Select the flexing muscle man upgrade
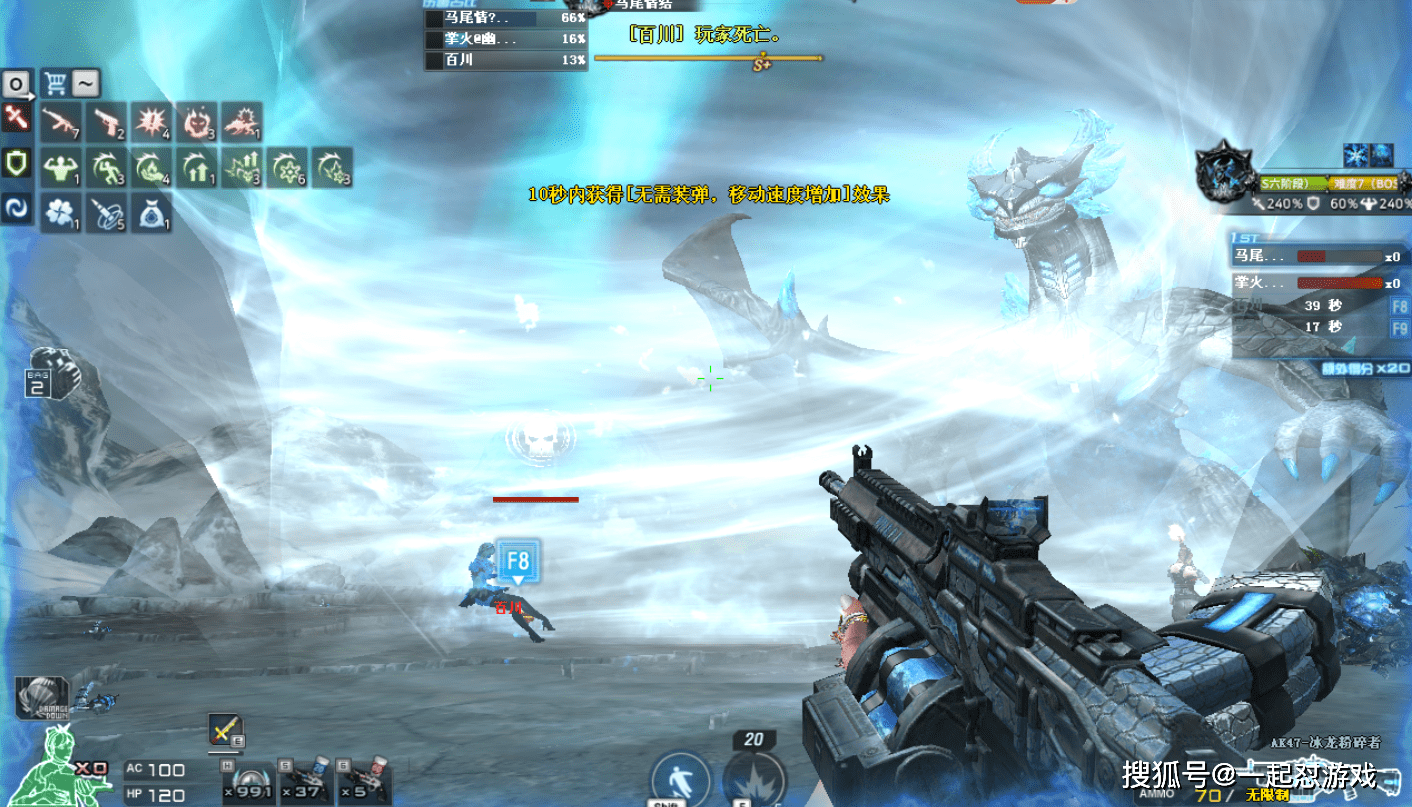1412x807 pixels. click(x=61, y=167)
